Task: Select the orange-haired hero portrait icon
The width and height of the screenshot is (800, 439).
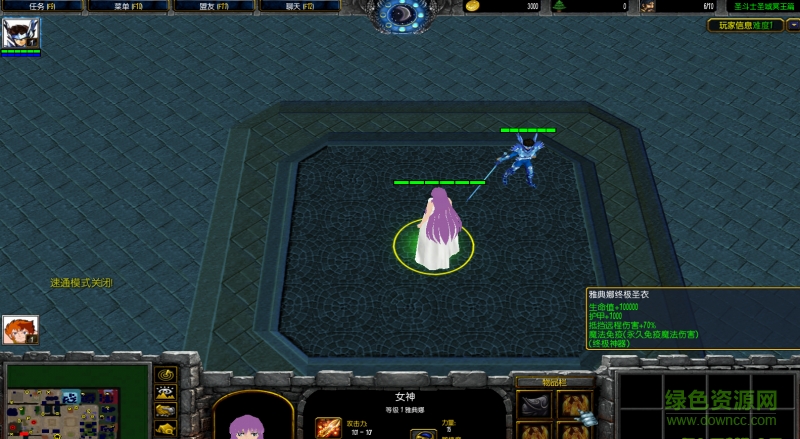Action: click(20, 329)
